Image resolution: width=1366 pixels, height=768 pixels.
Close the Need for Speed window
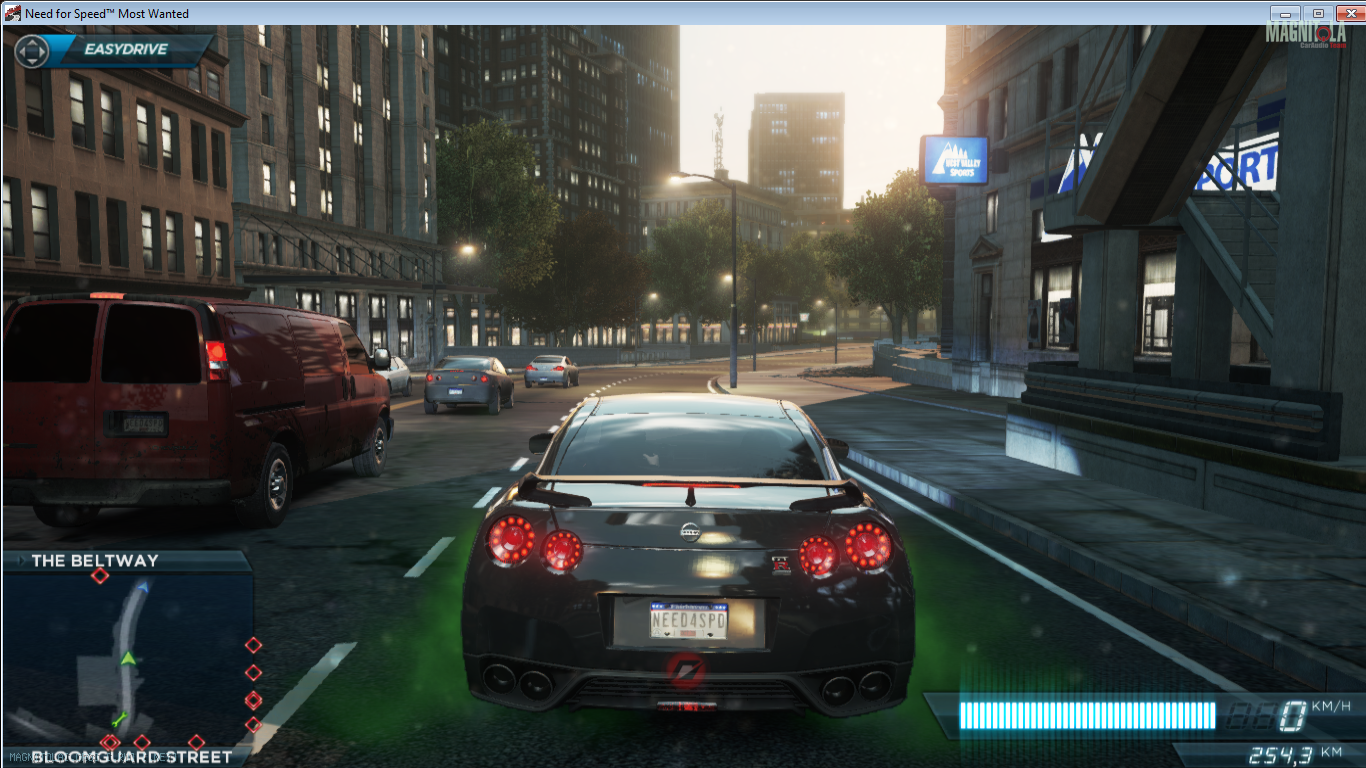(1349, 13)
